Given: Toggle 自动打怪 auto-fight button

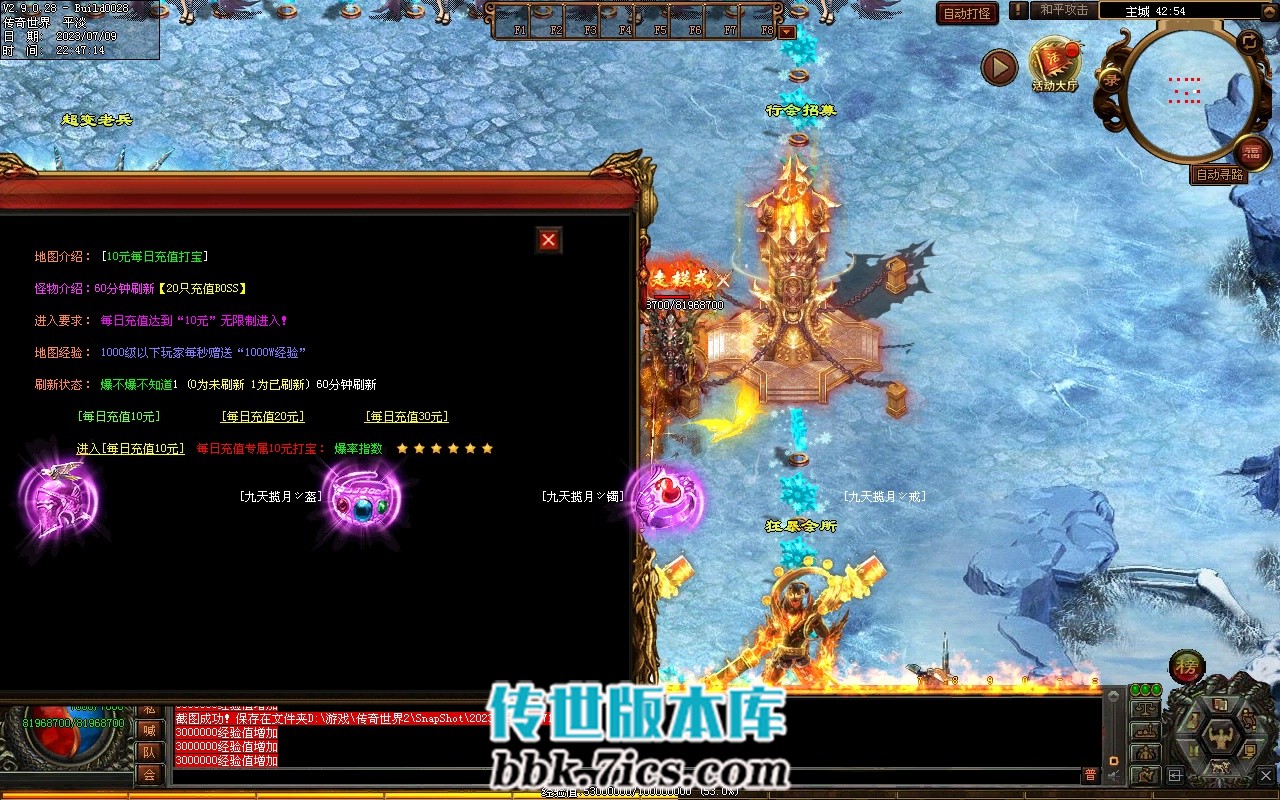Looking at the screenshot, I should pyautogui.click(x=967, y=13).
